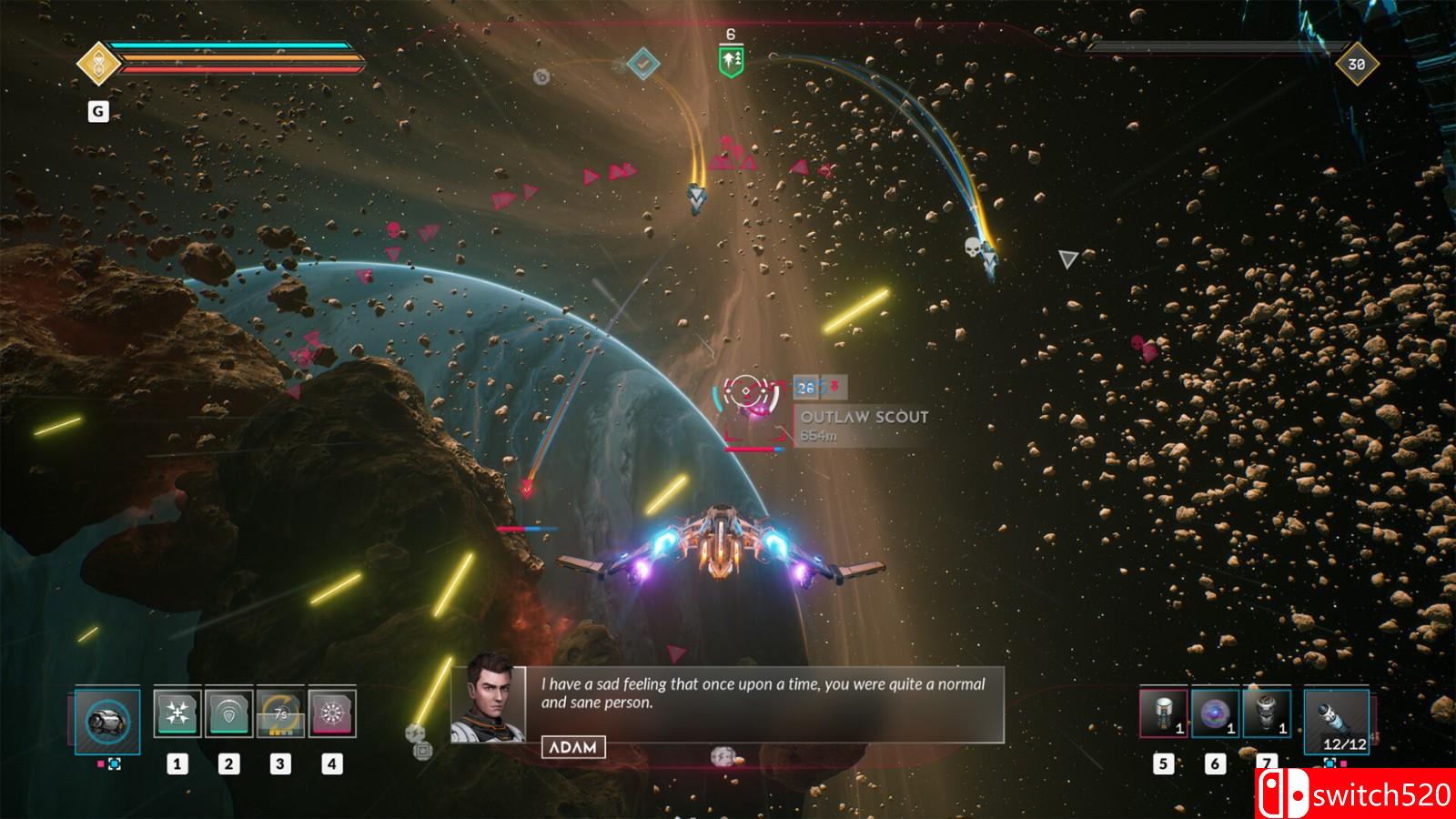This screenshot has width=1456, height=819.
Task: Use the canister consumable in slot 5
Action: click(x=1163, y=713)
